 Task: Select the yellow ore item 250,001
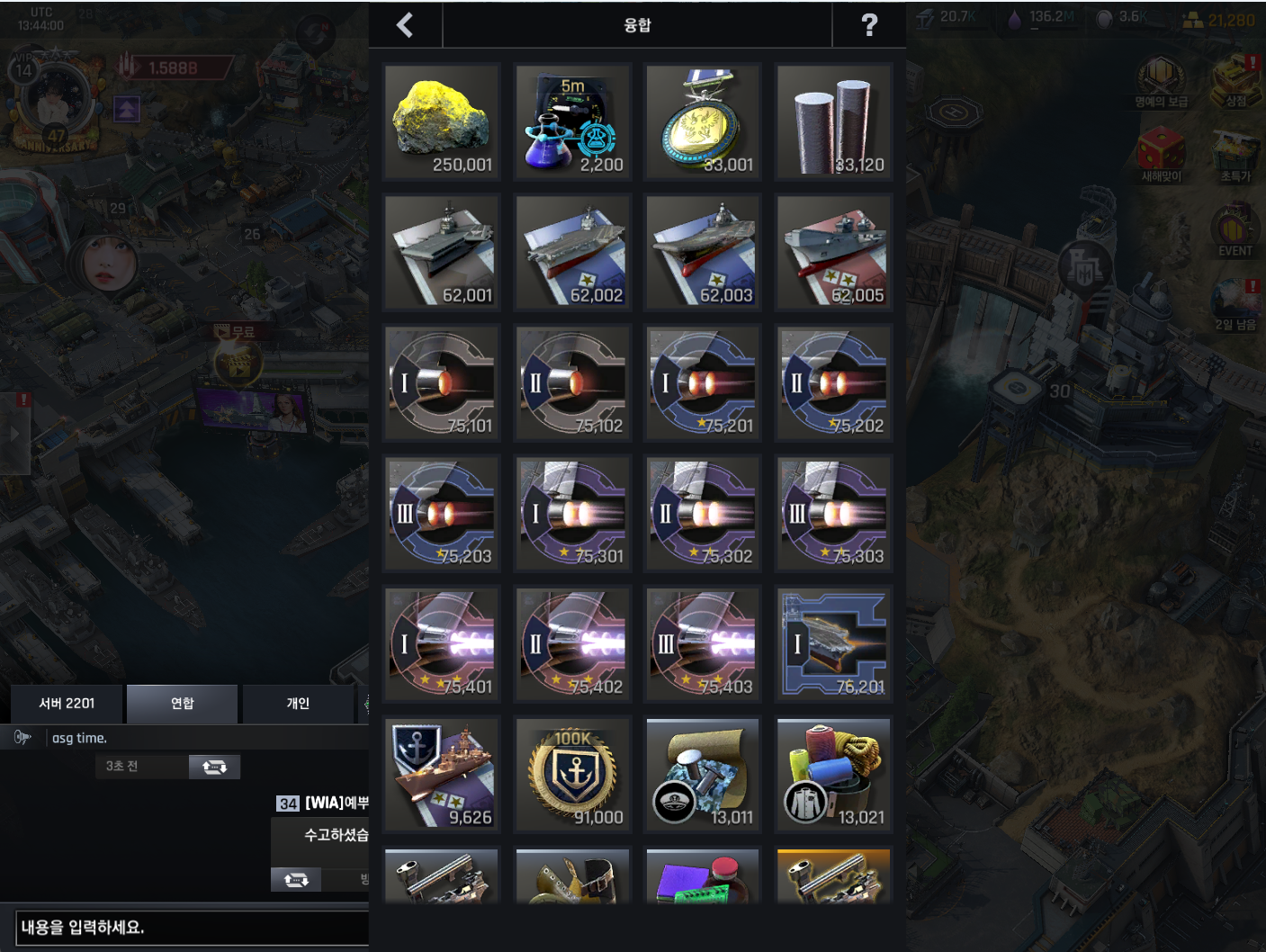coord(442,121)
